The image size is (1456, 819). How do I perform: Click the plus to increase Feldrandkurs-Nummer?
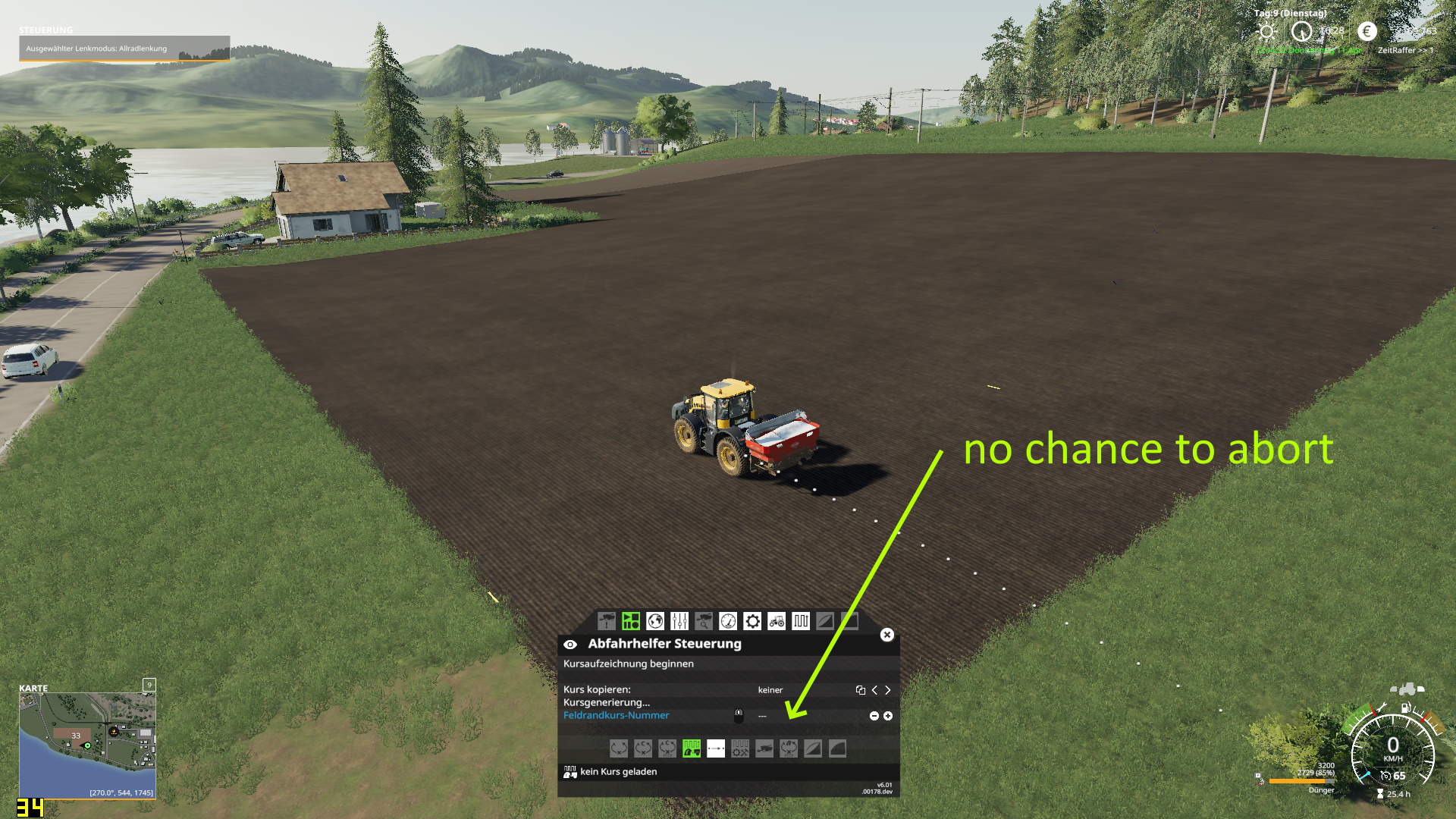pos(887,715)
